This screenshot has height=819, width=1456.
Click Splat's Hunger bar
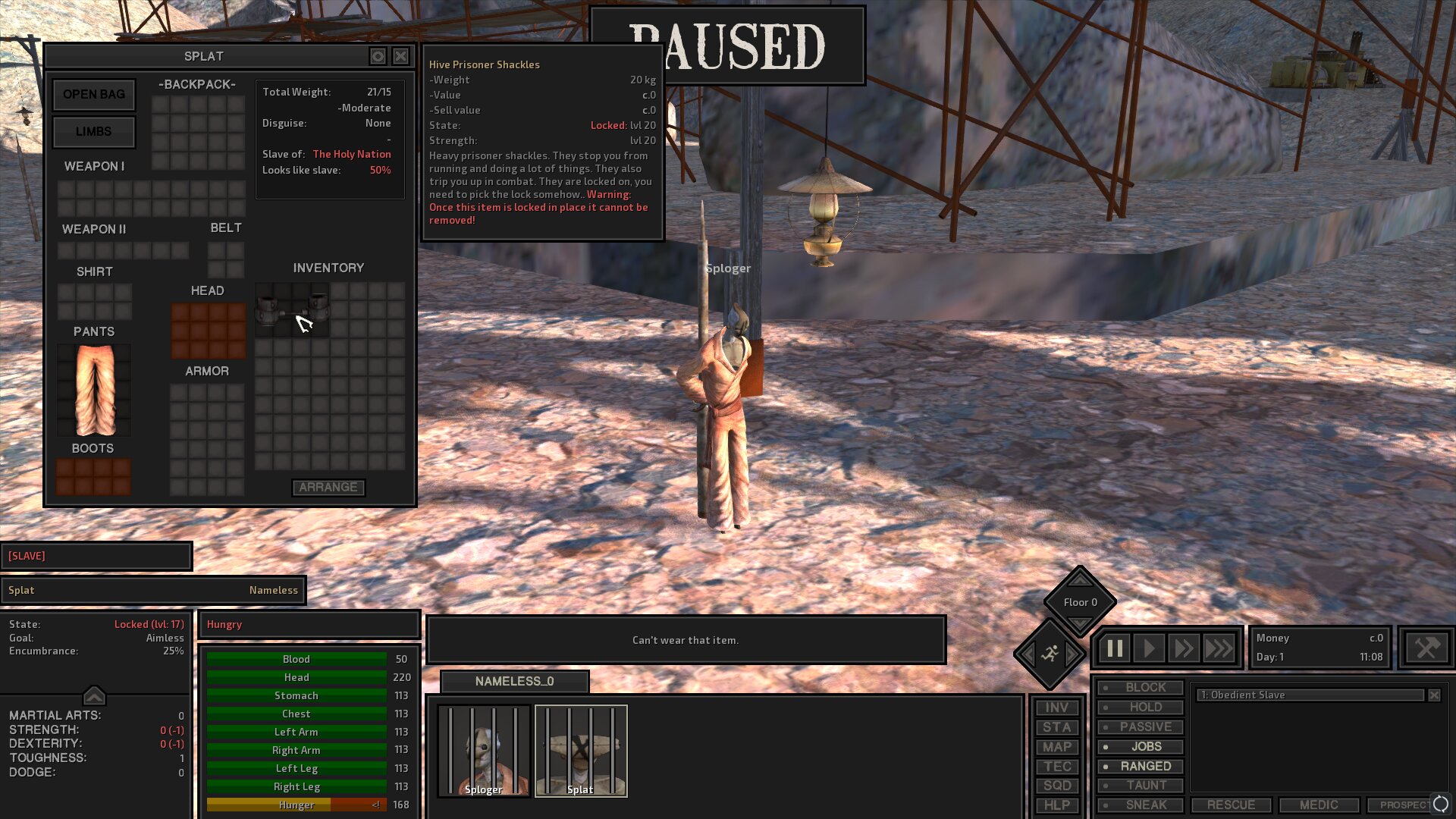pyautogui.click(x=296, y=805)
